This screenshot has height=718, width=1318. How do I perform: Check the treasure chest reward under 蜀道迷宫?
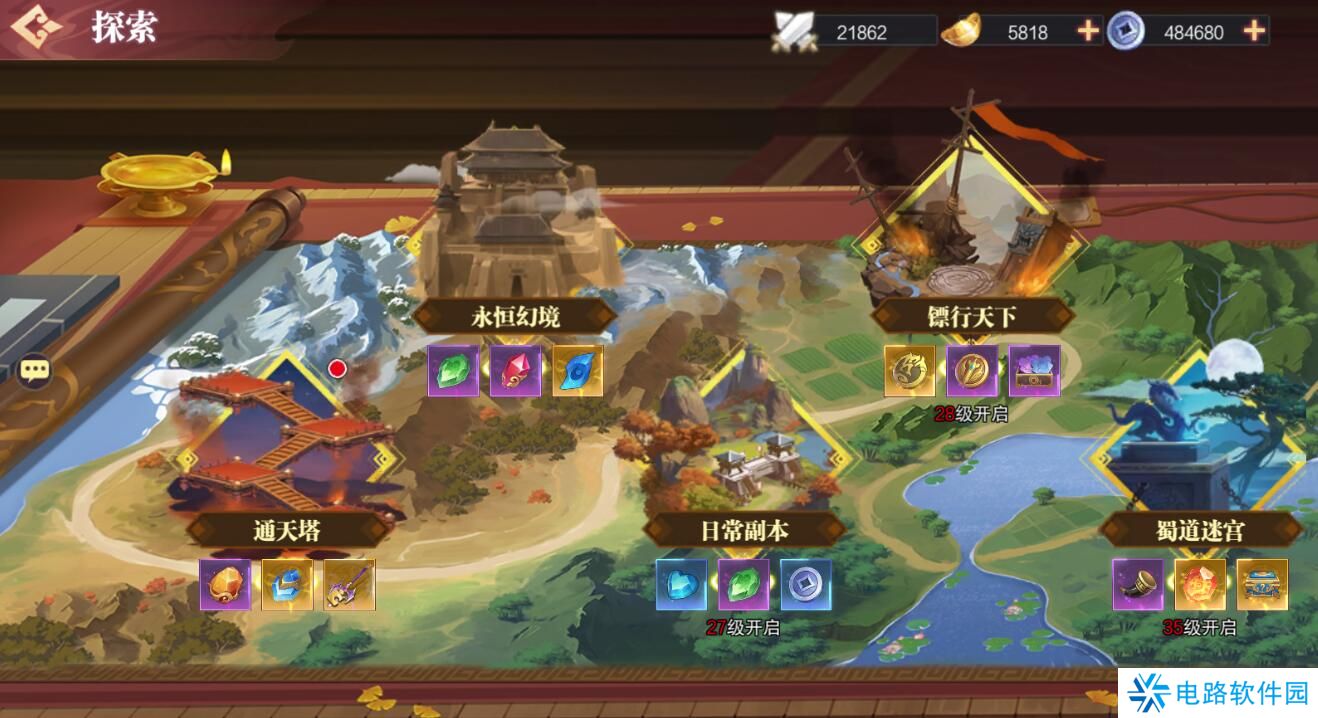1262,585
